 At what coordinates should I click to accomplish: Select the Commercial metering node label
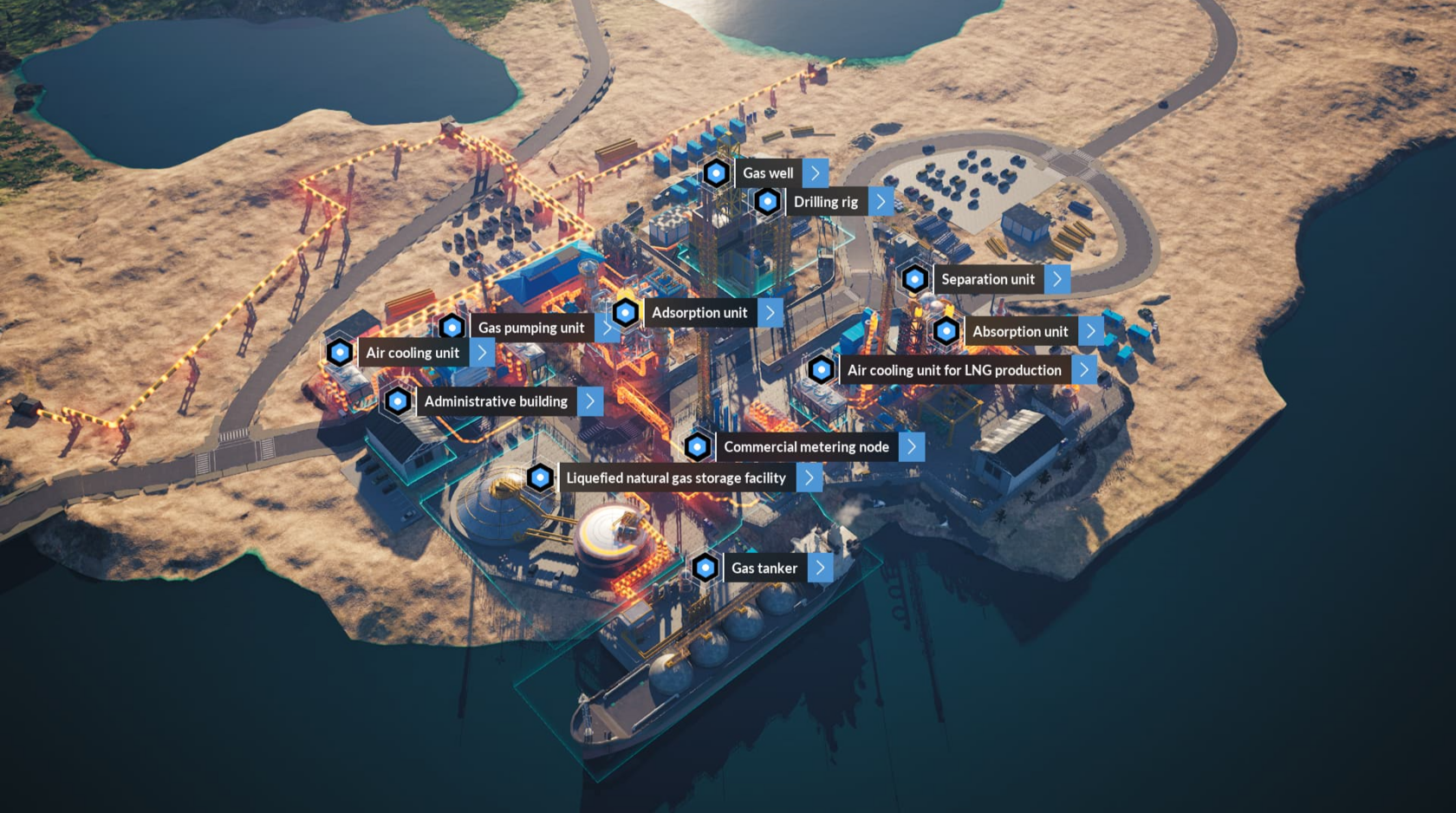pos(806,447)
